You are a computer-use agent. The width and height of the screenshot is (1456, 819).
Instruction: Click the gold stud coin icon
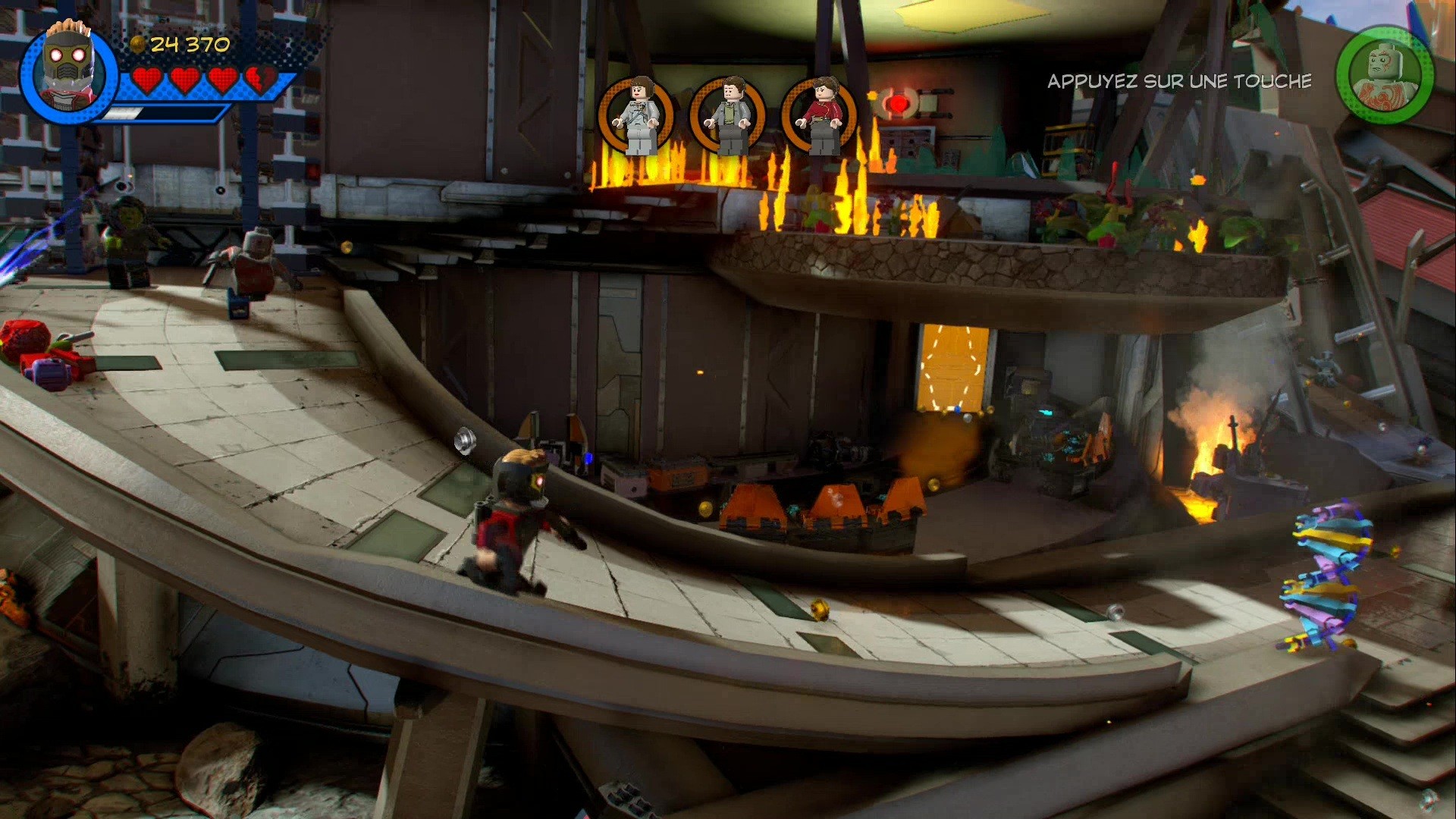(138, 43)
